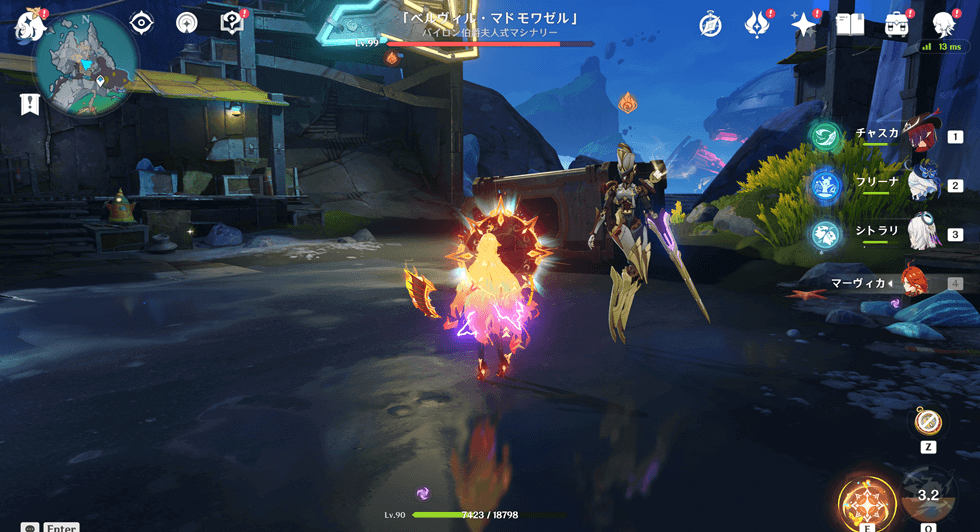This screenshot has width=980, height=532.
Task: Open the winged events icon
Action: tap(757, 24)
